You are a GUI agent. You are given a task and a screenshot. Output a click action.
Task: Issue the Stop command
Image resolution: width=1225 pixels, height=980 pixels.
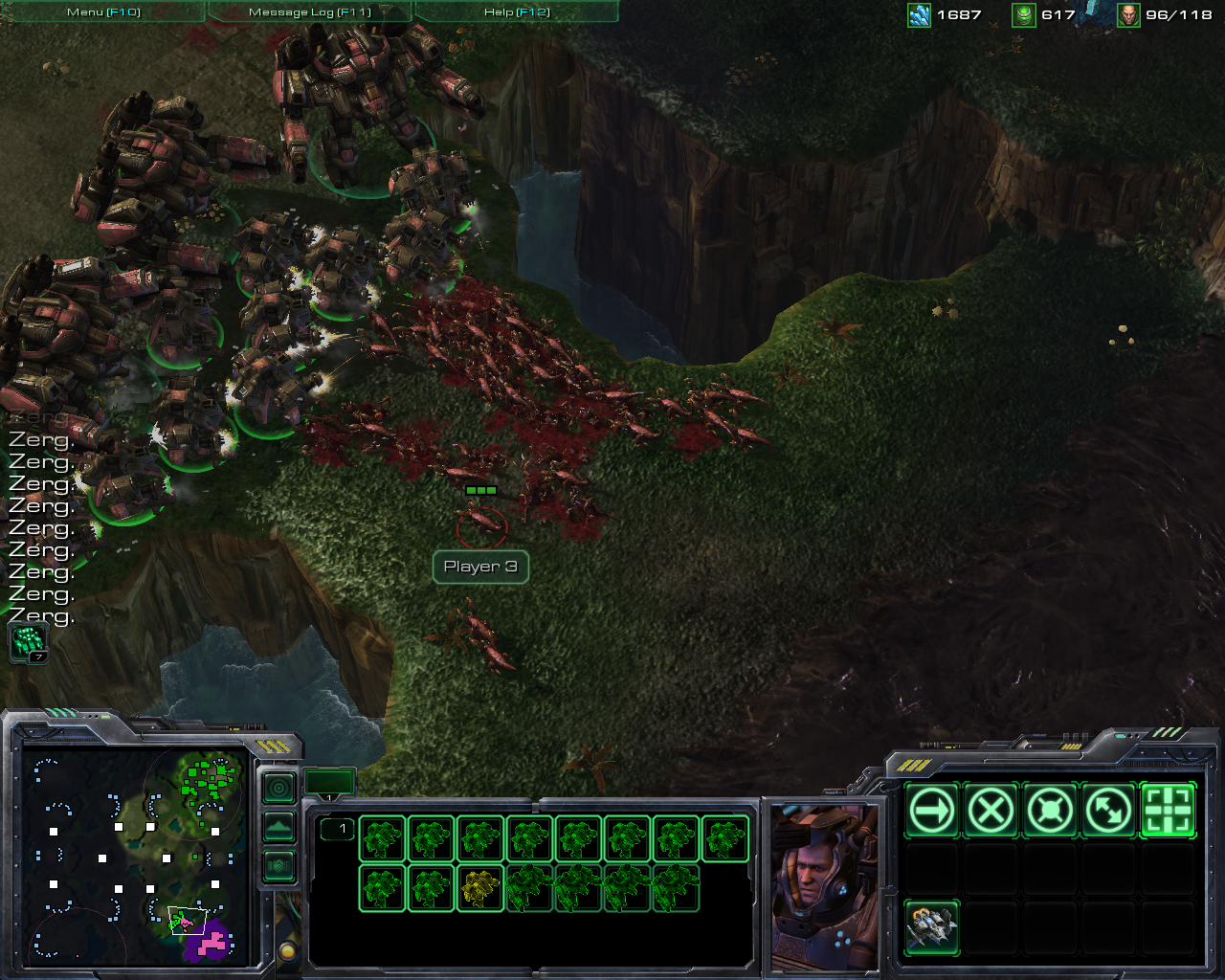(991, 811)
